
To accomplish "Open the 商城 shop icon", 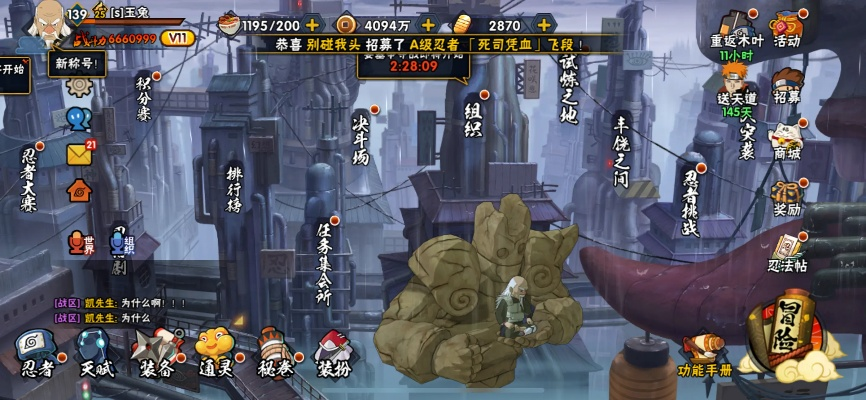I will coord(787,140).
